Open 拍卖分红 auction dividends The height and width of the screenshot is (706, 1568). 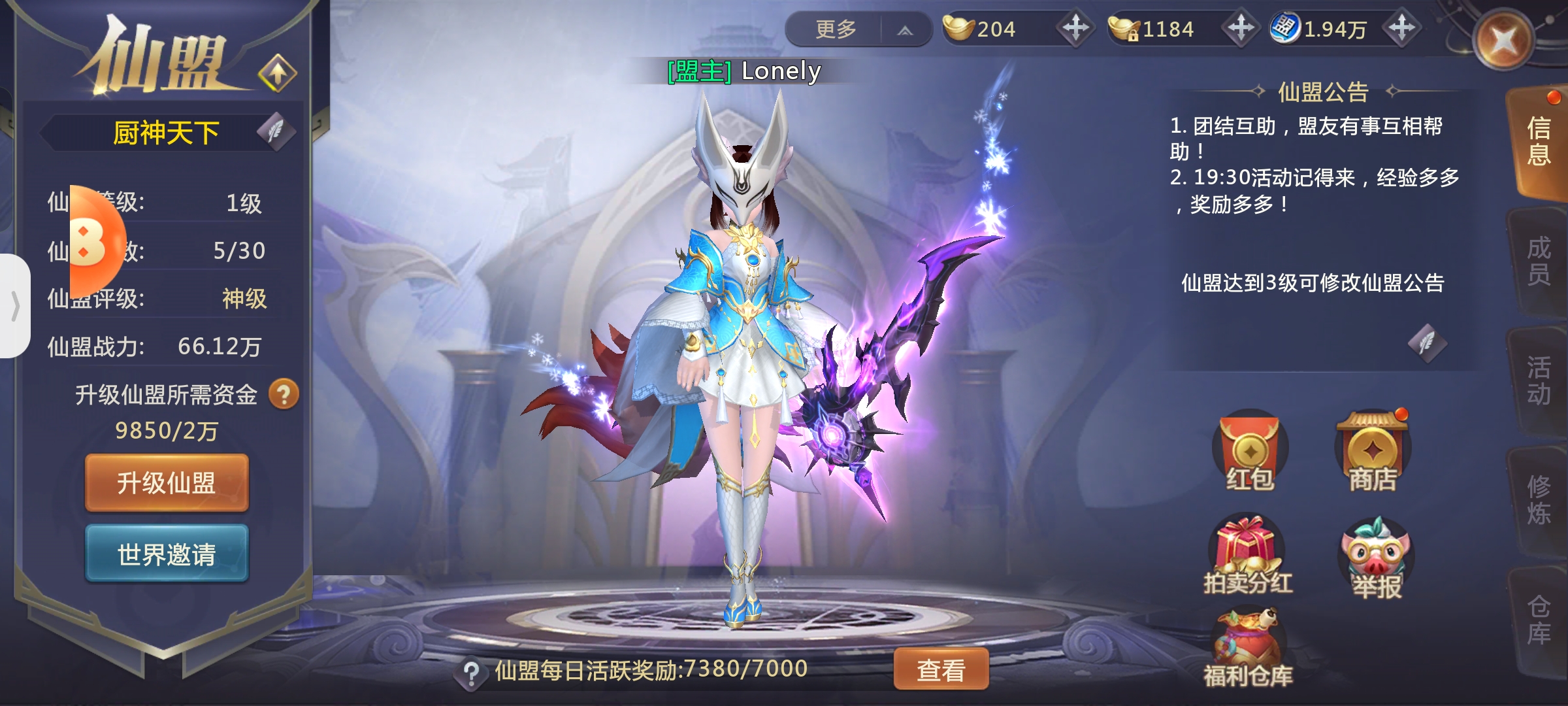(x=1248, y=556)
